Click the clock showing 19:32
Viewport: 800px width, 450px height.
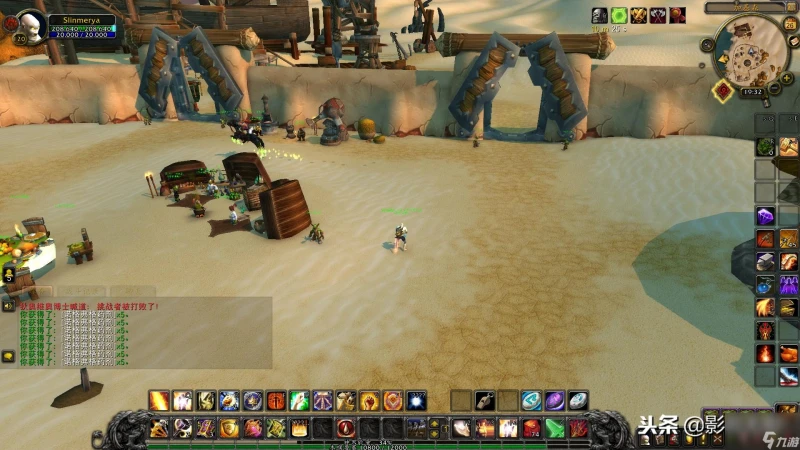coord(753,91)
